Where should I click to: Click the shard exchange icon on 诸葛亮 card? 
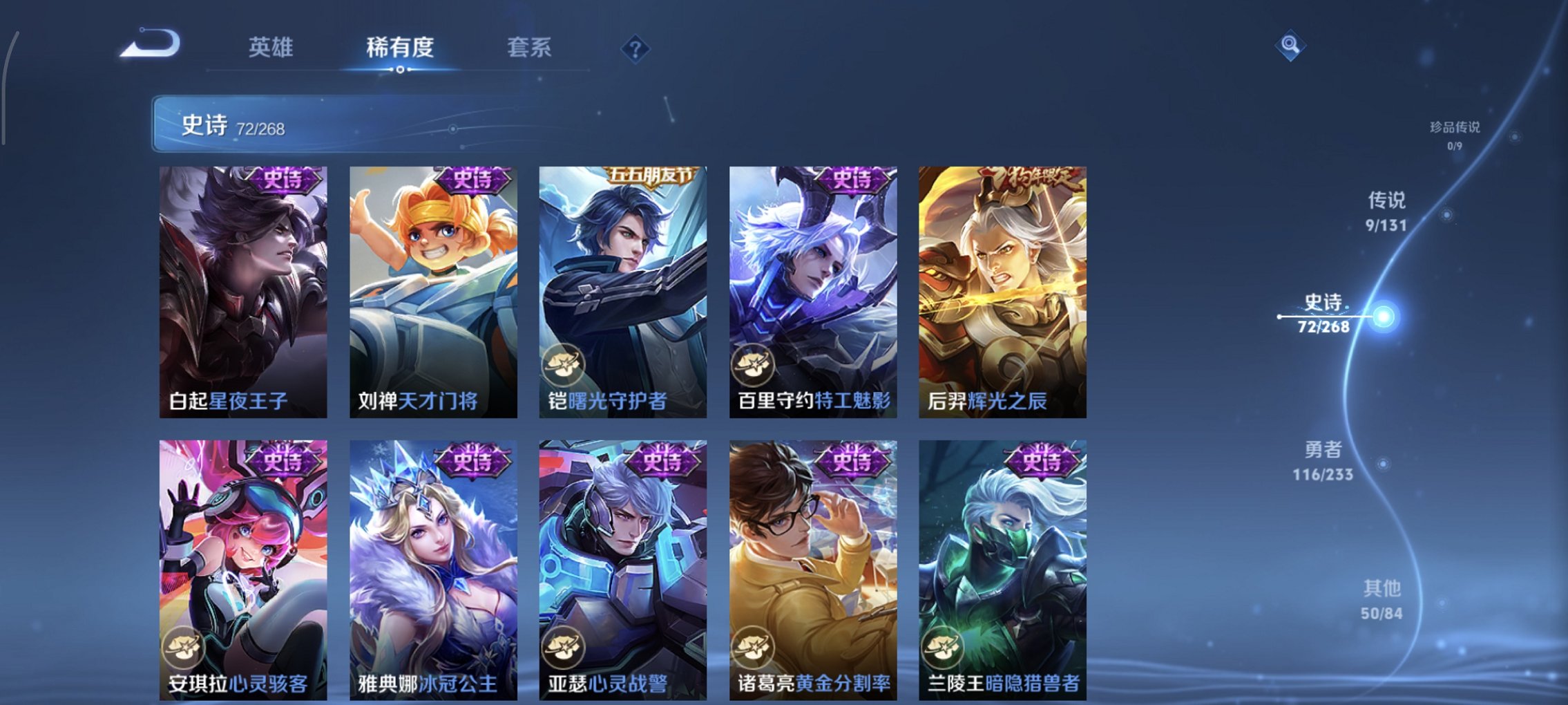pyautogui.click(x=754, y=646)
